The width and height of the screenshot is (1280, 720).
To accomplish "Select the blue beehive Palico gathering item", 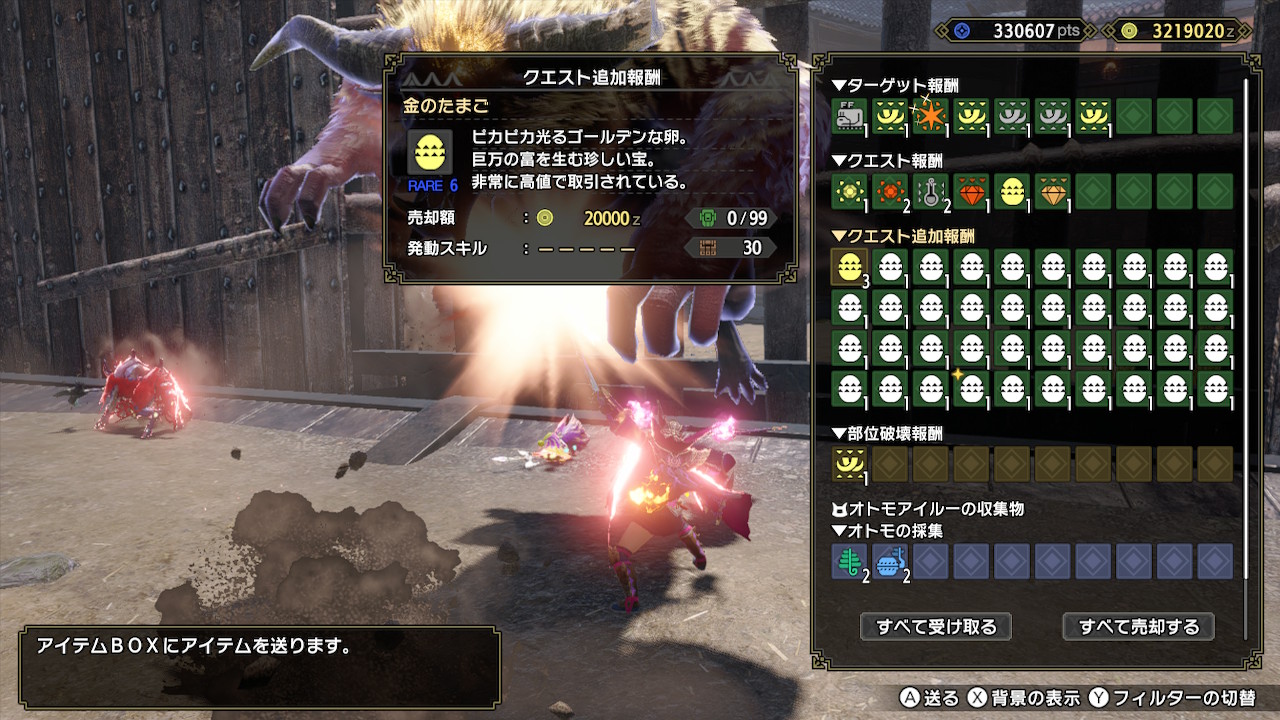I will pyautogui.click(x=890, y=561).
